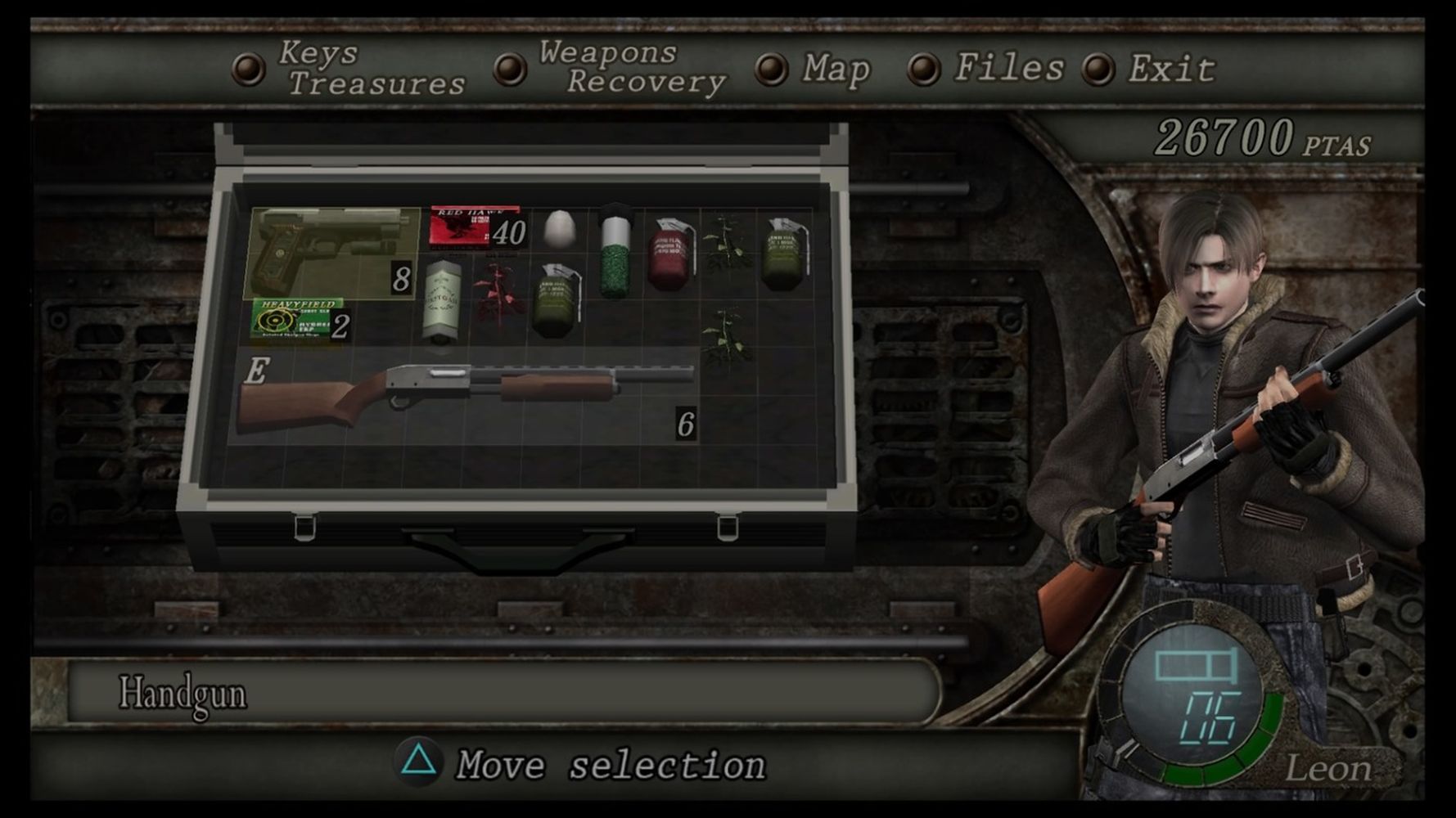
Task: Select the Heavyfield shotgun shells box
Action: (x=298, y=319)
